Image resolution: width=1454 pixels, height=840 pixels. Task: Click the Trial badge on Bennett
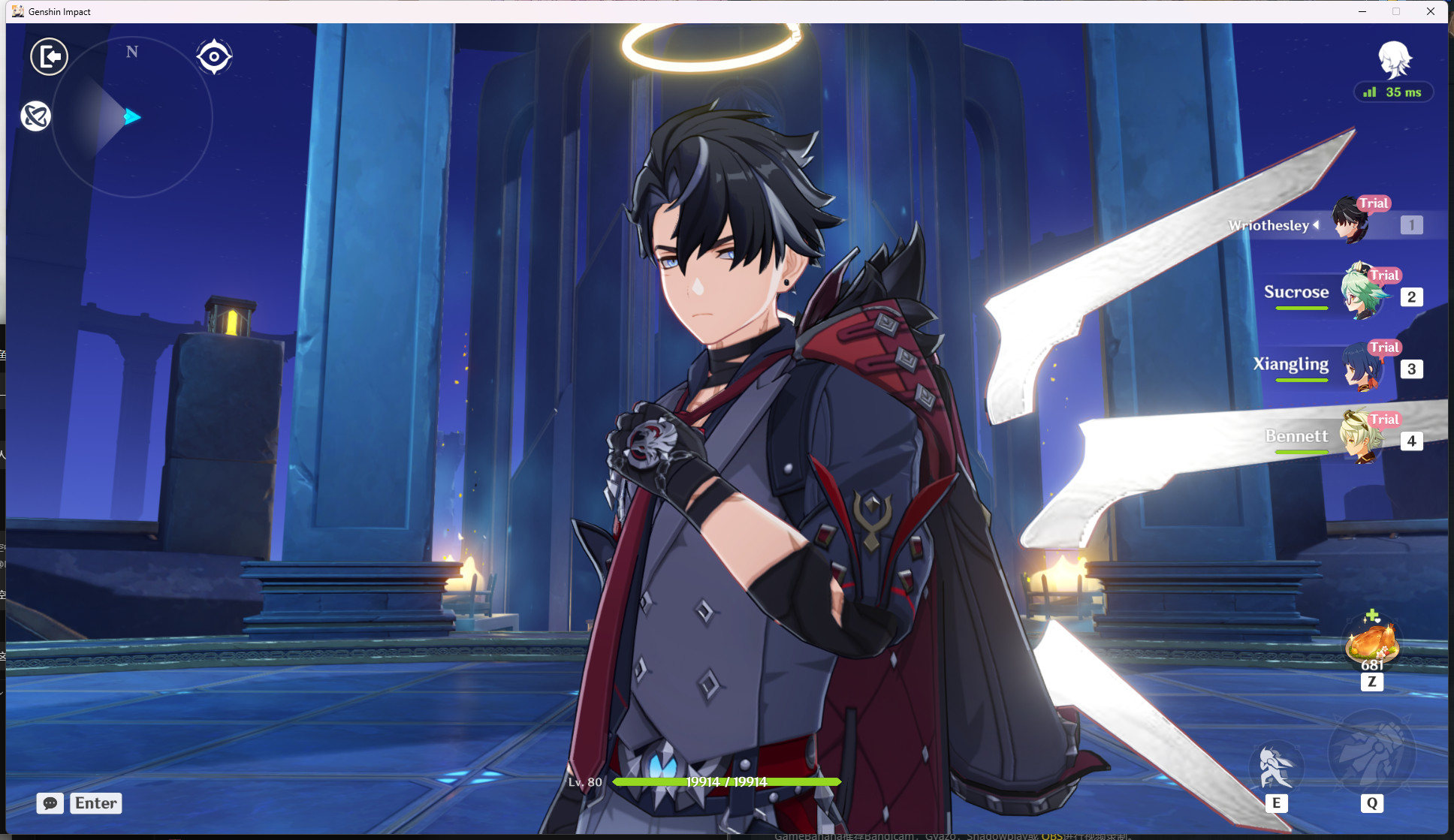click(x=1384, y=420)
